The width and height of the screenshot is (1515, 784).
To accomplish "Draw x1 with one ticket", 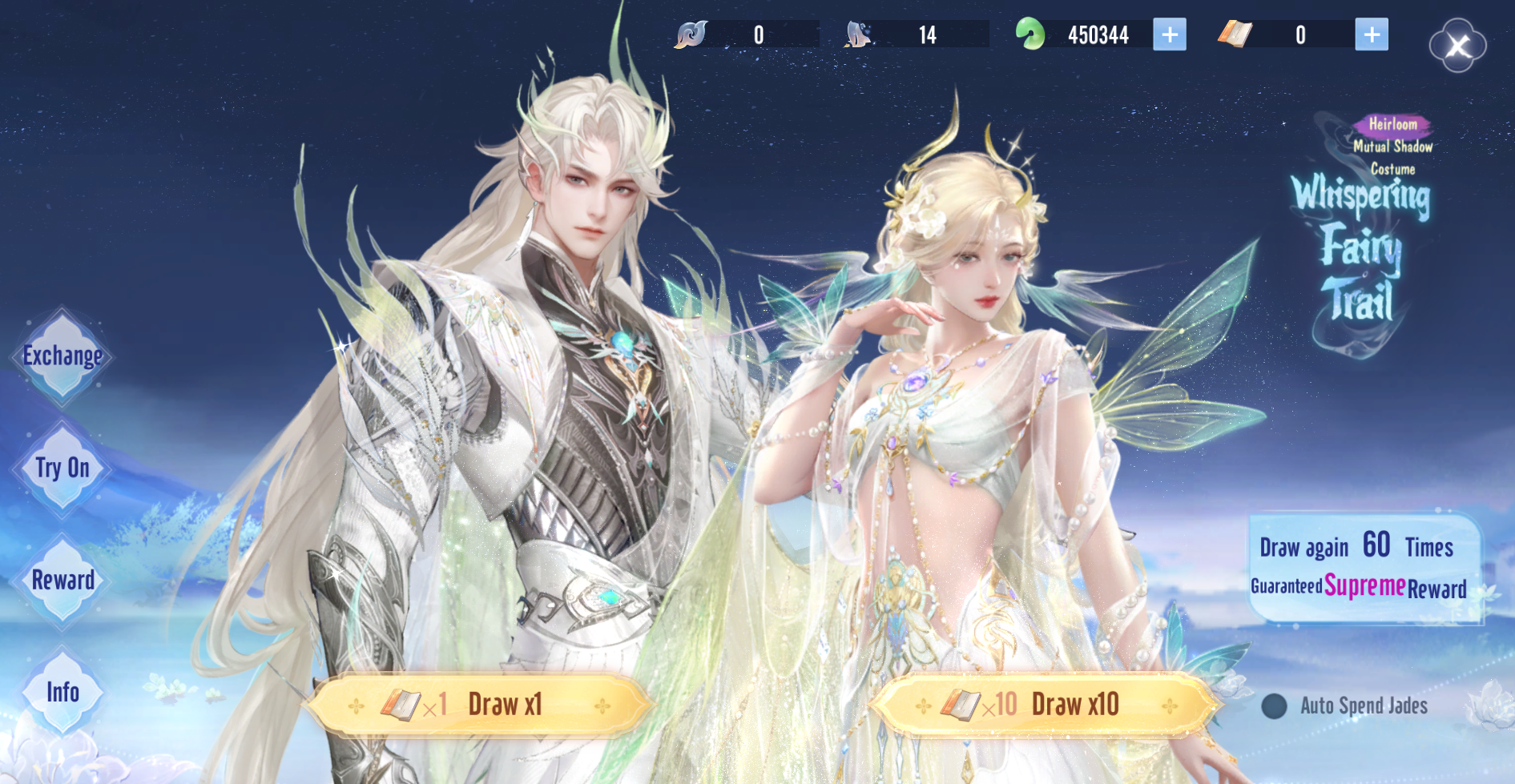I will [x=480, y=705].
